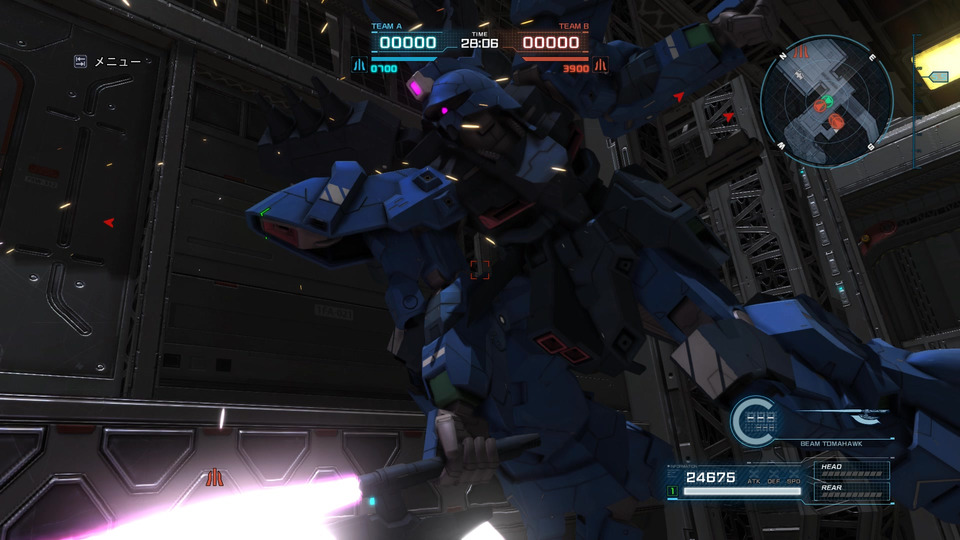
Task: Select the Beam Tomahawk weapon panel
Action: (x=831, y=443)
